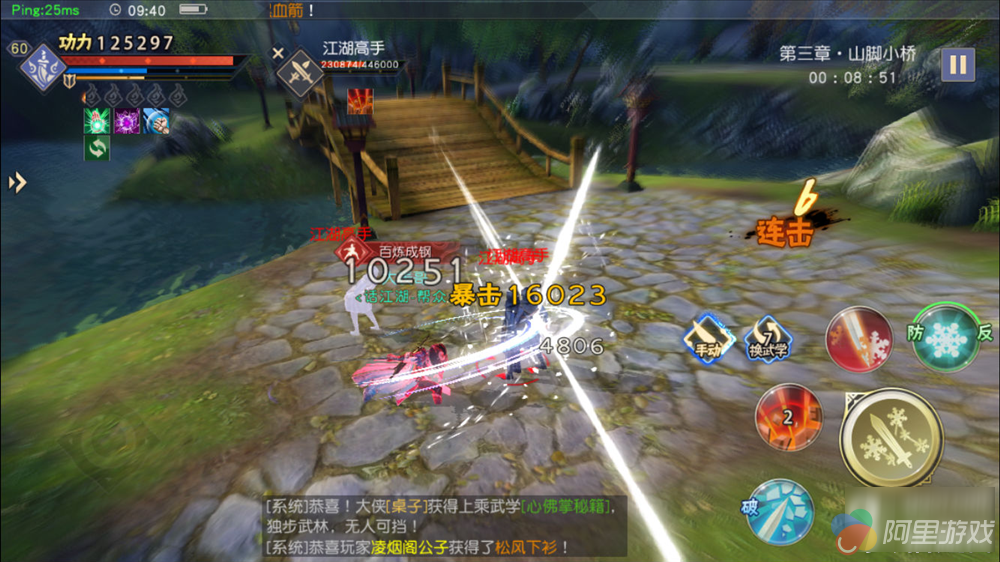Tap the blue fist buff icon
Viewport: 1000px width, 562px height.
155,122
